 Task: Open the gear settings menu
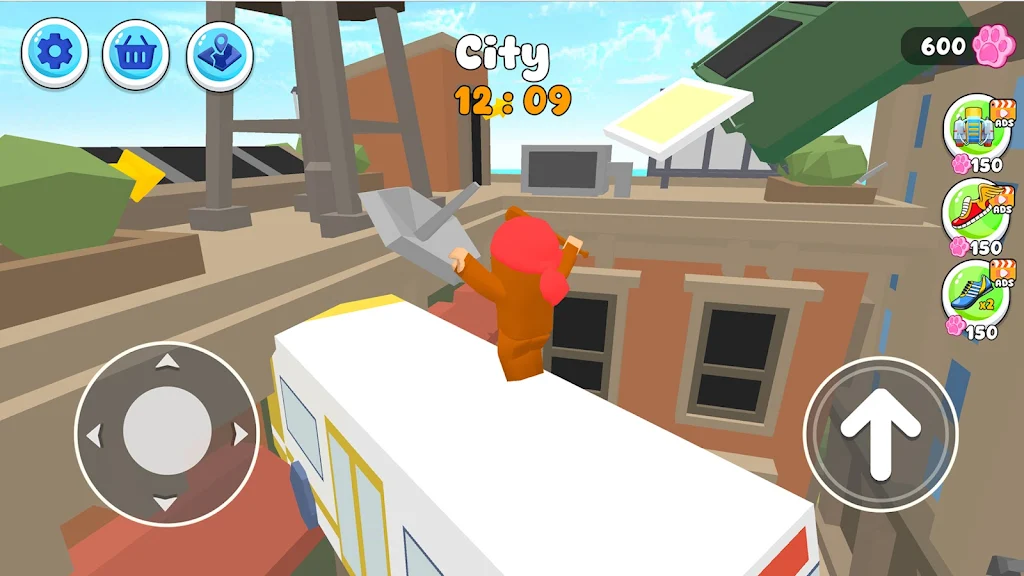pyautogui.click(x=55, y=52)
